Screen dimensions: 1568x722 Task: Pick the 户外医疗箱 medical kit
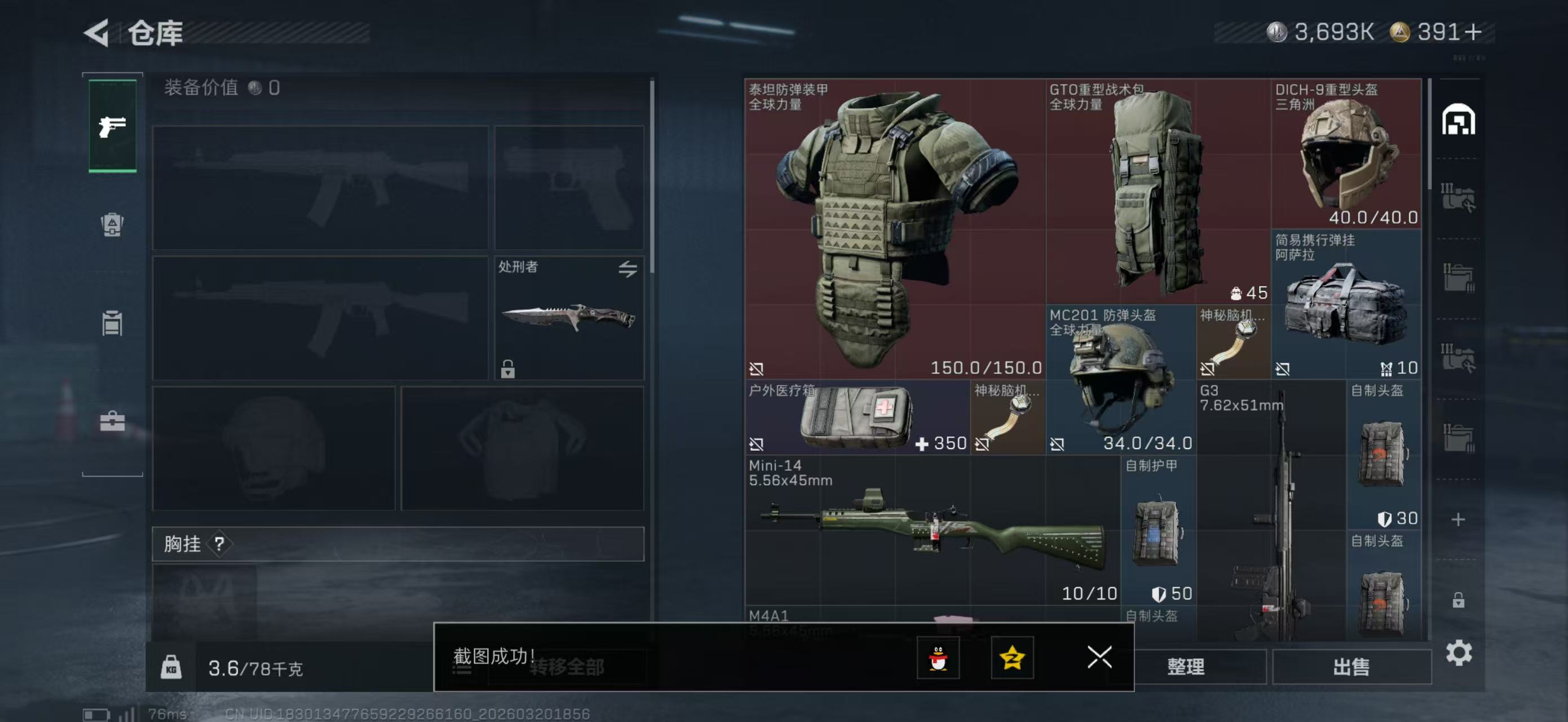point(856,417)
